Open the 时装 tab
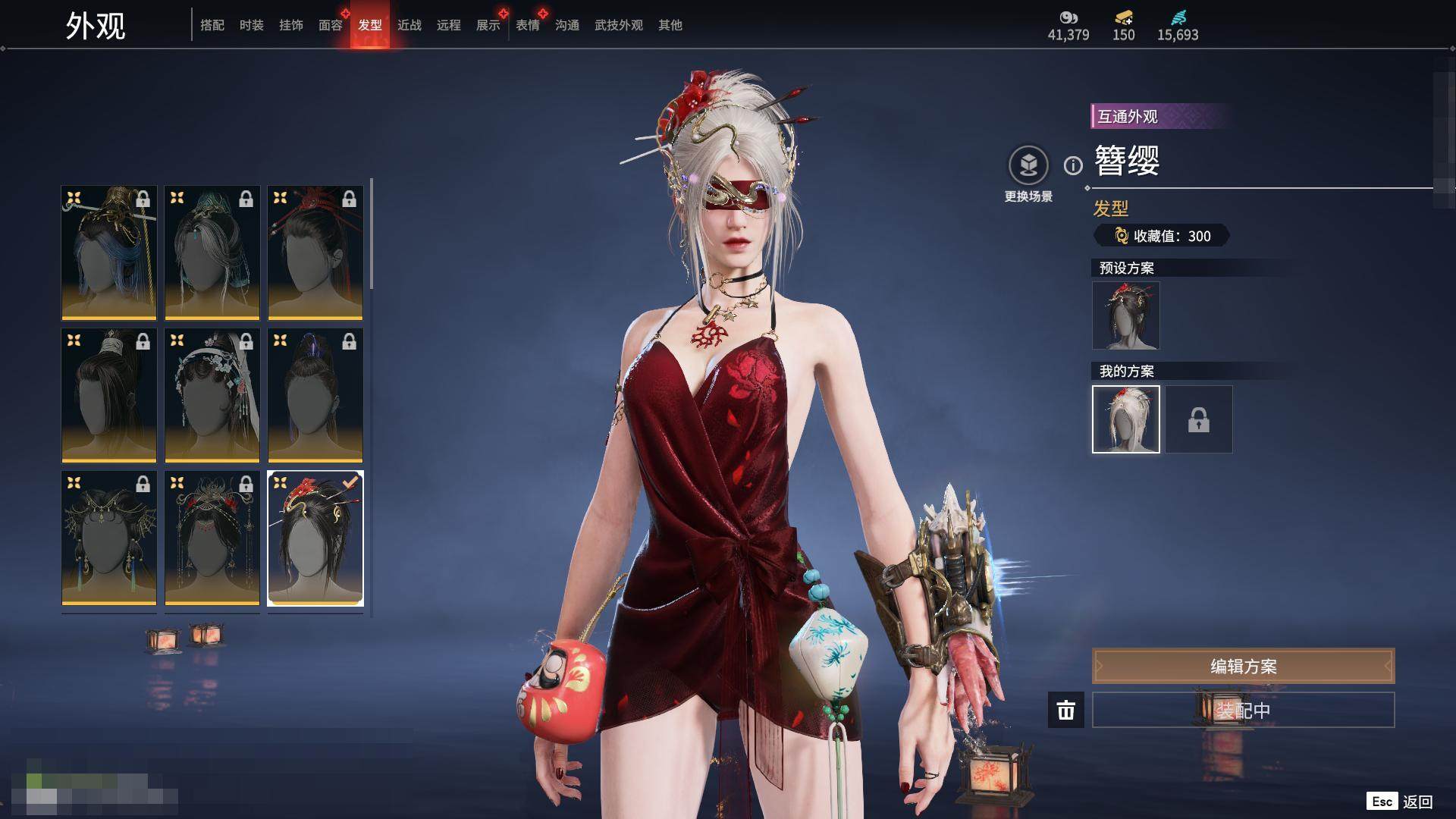The image size is (1456, 819). 252,25
